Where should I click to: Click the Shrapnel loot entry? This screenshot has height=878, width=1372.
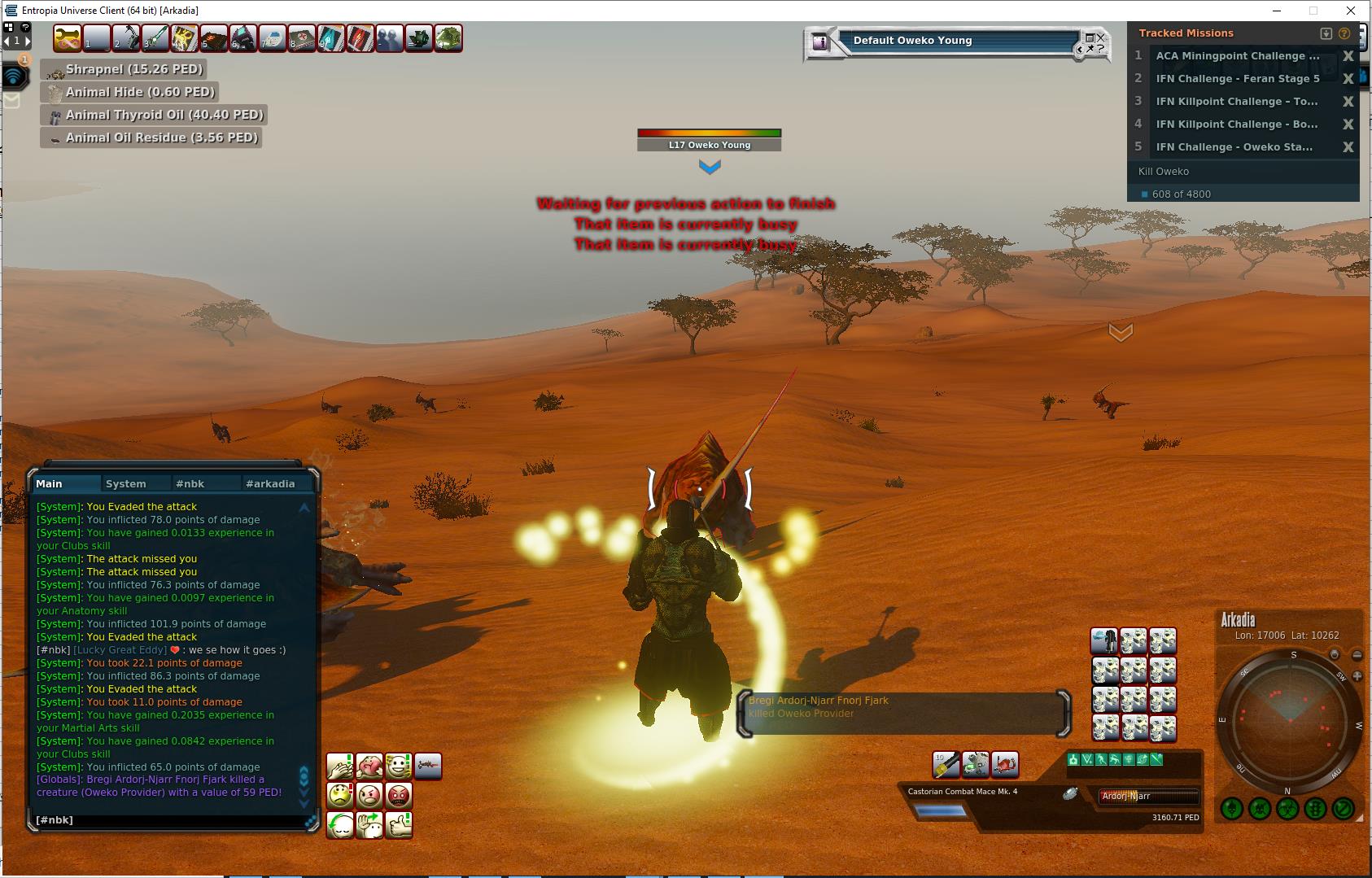pyautogui.click(x=124, y=69)
